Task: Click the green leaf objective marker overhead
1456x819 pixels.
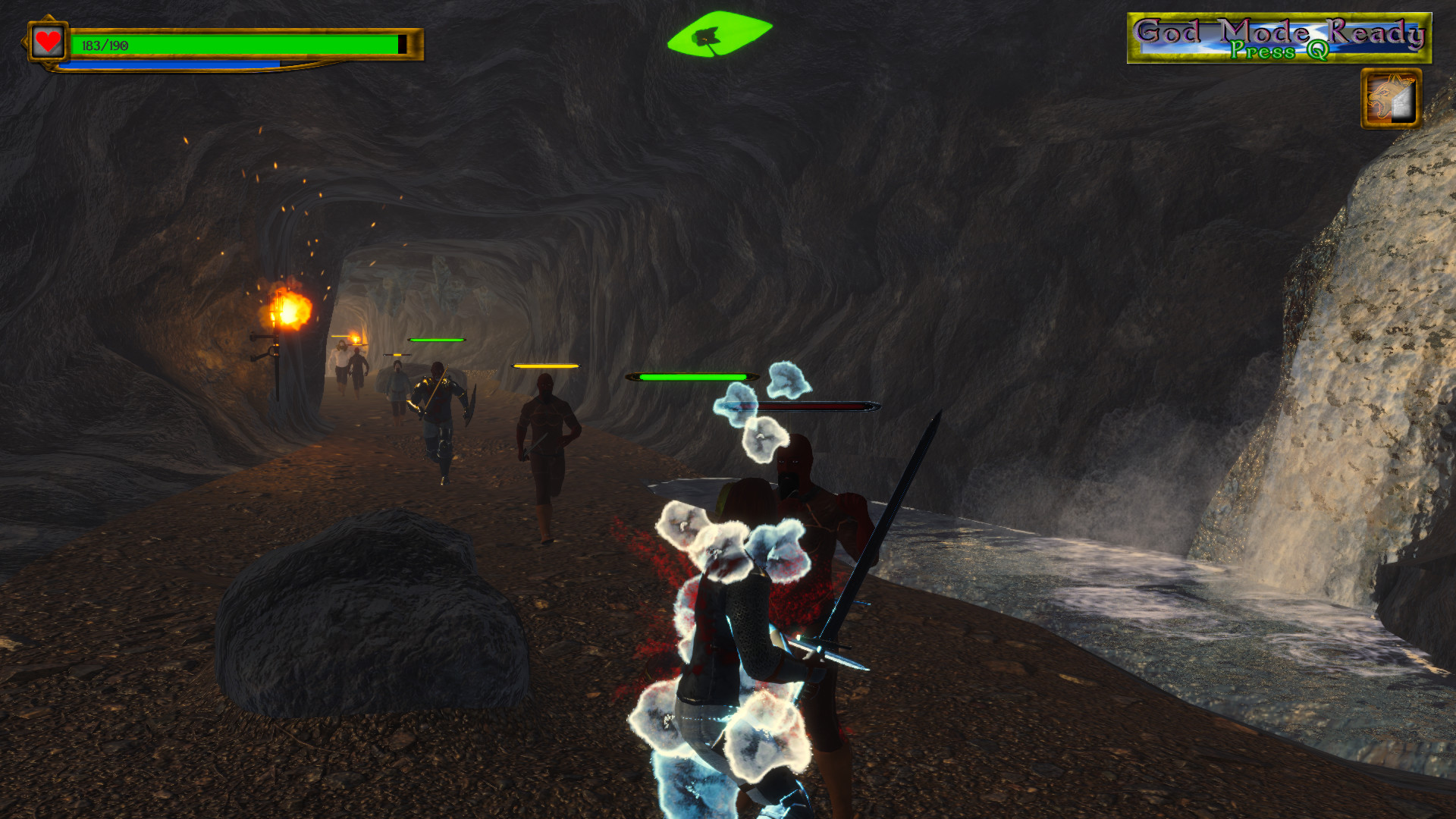Action: pos(720,32)
